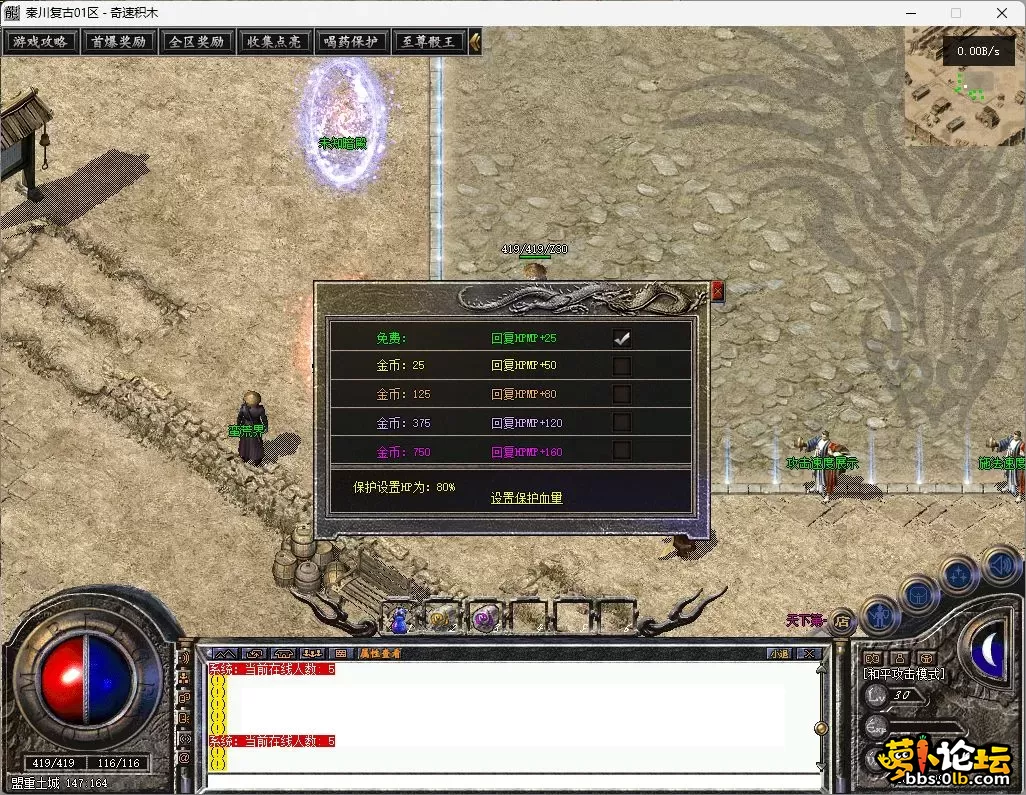Tick the 25 gold HPMP+50 checkbox
This screenshot has width=1026, height=795.
click(x=622, y=366)
